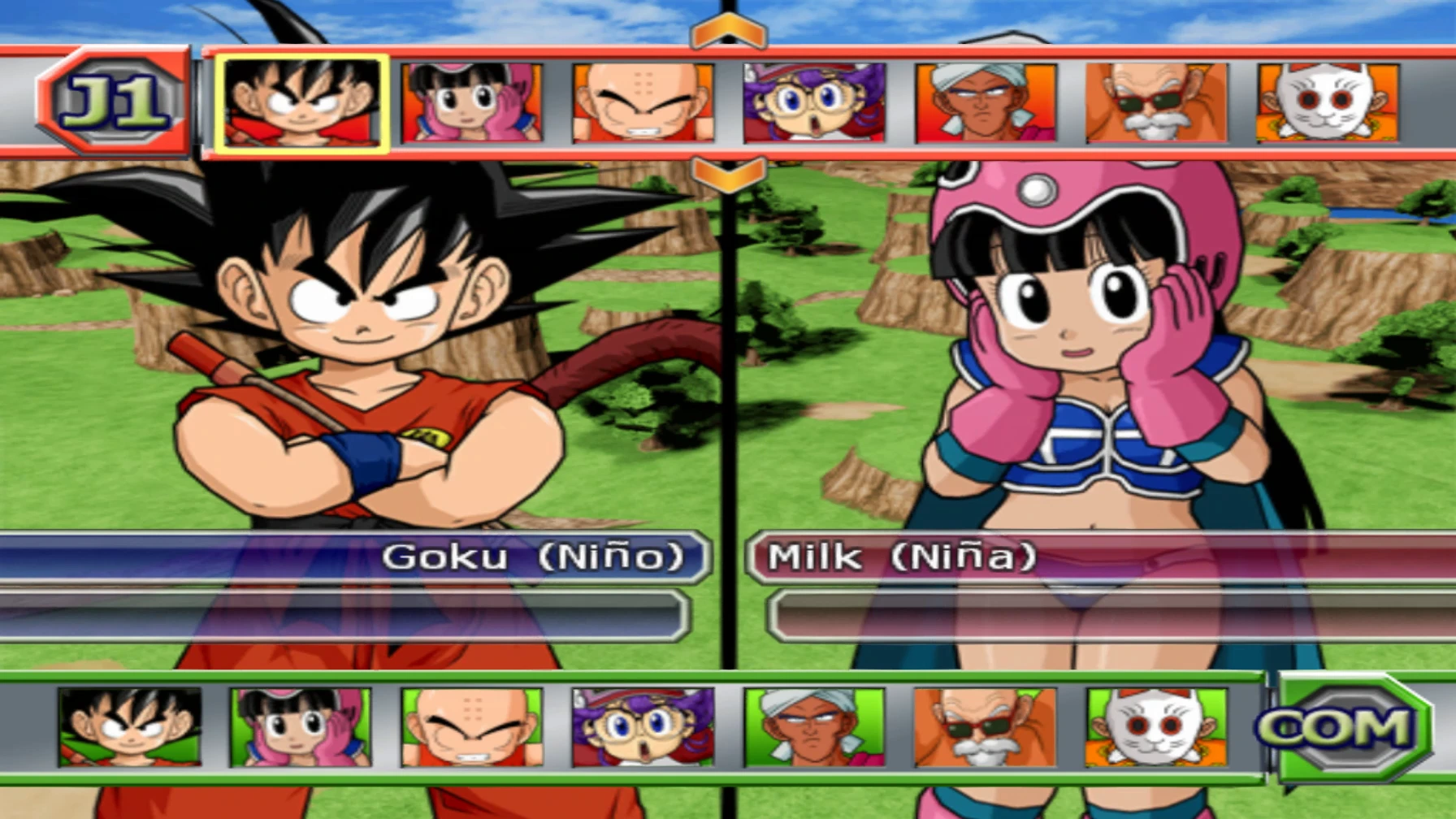Pick bald Krillin portrait in J1 row
The height and width of the screenshot is (819, 1456).
tap(643, 103)
